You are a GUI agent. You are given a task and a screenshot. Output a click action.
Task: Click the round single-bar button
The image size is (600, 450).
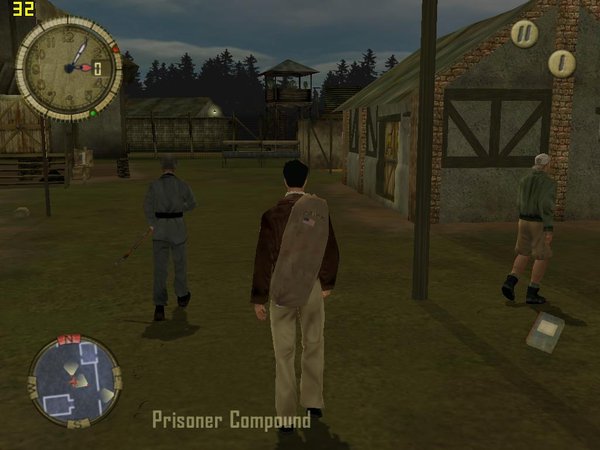coord(562,63)
